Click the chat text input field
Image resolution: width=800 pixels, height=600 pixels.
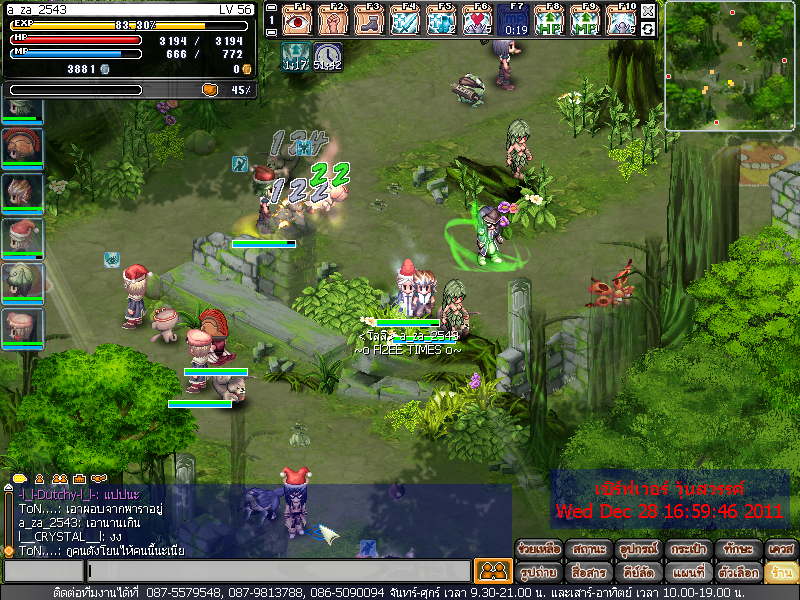(278, 572)
